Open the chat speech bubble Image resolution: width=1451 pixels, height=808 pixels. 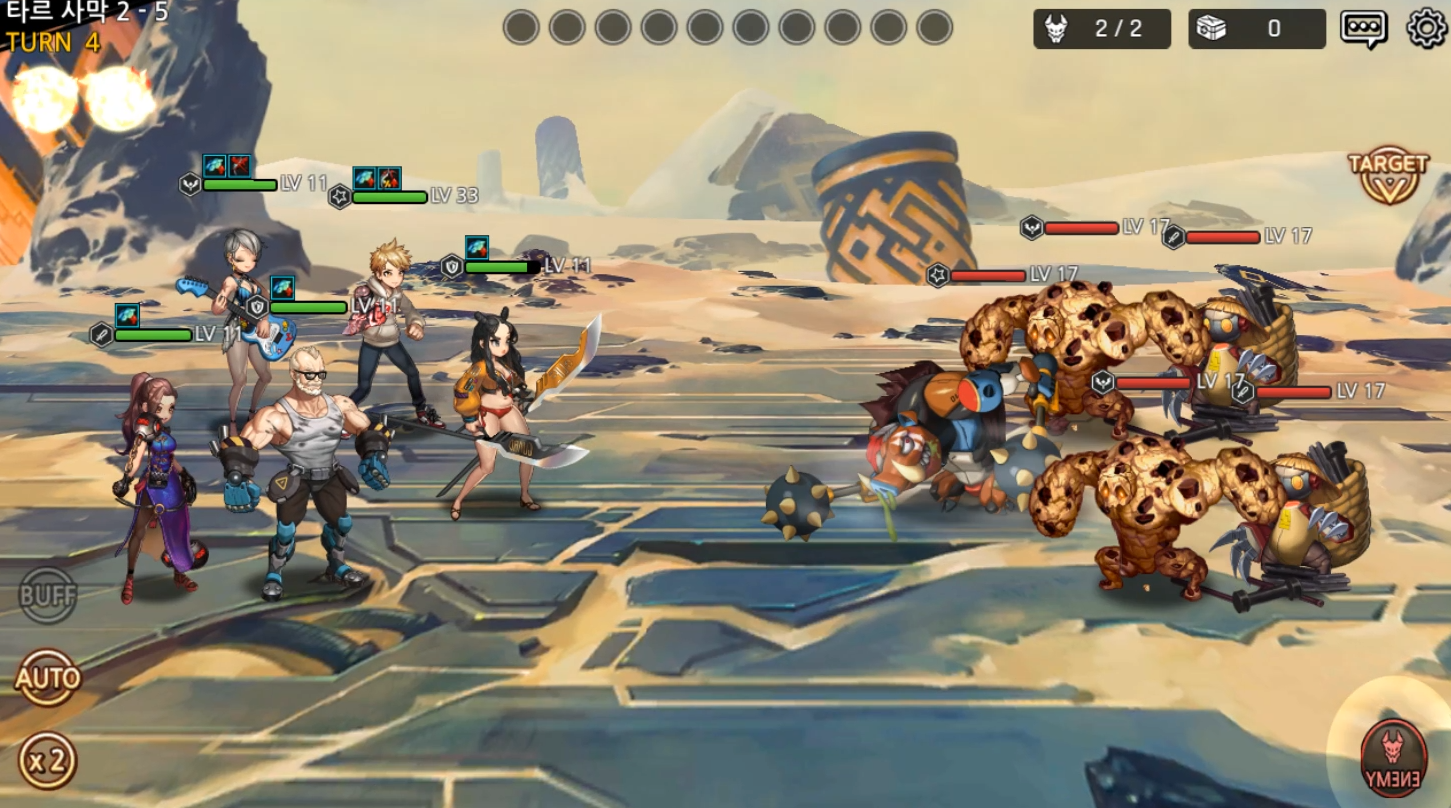[1363, 28]
